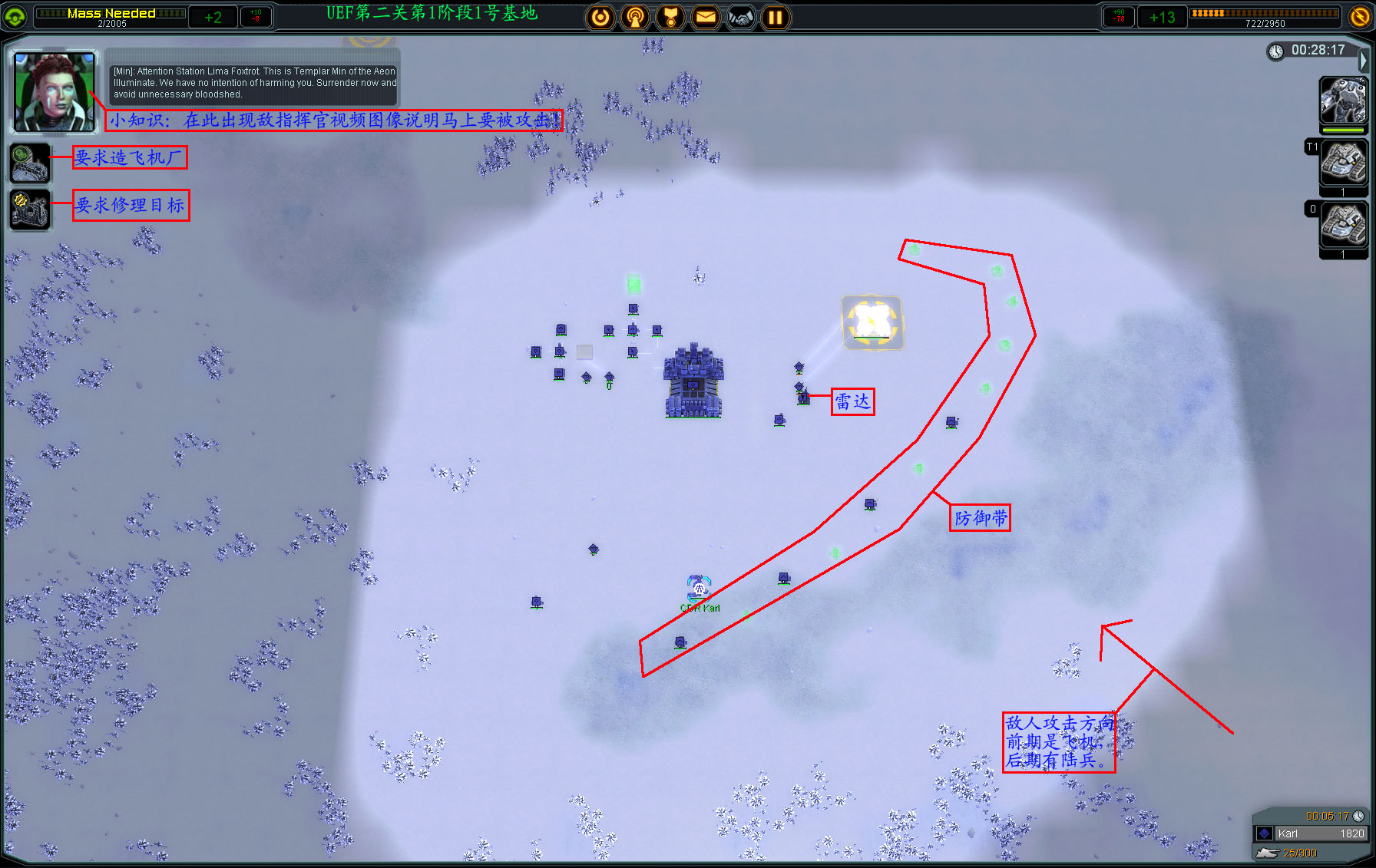Viewport: 1376px width, 868px height.
Task: Open the medal objectives button
Action: tap(670, 17)
